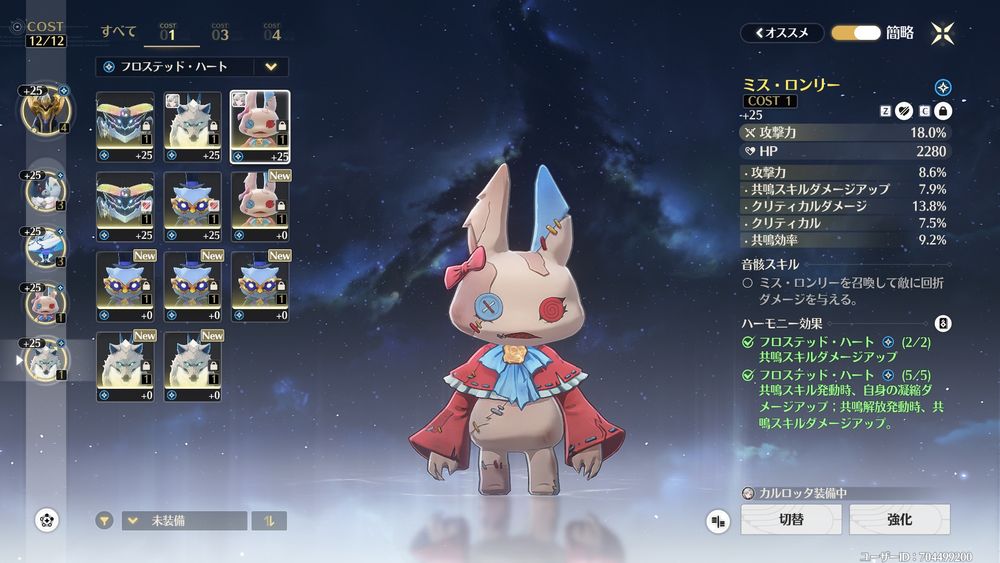The height and width of the screenshot is (563, 1000).
Task: Click the compare panel icon beside 切替
Action: [x=717, y=521]
